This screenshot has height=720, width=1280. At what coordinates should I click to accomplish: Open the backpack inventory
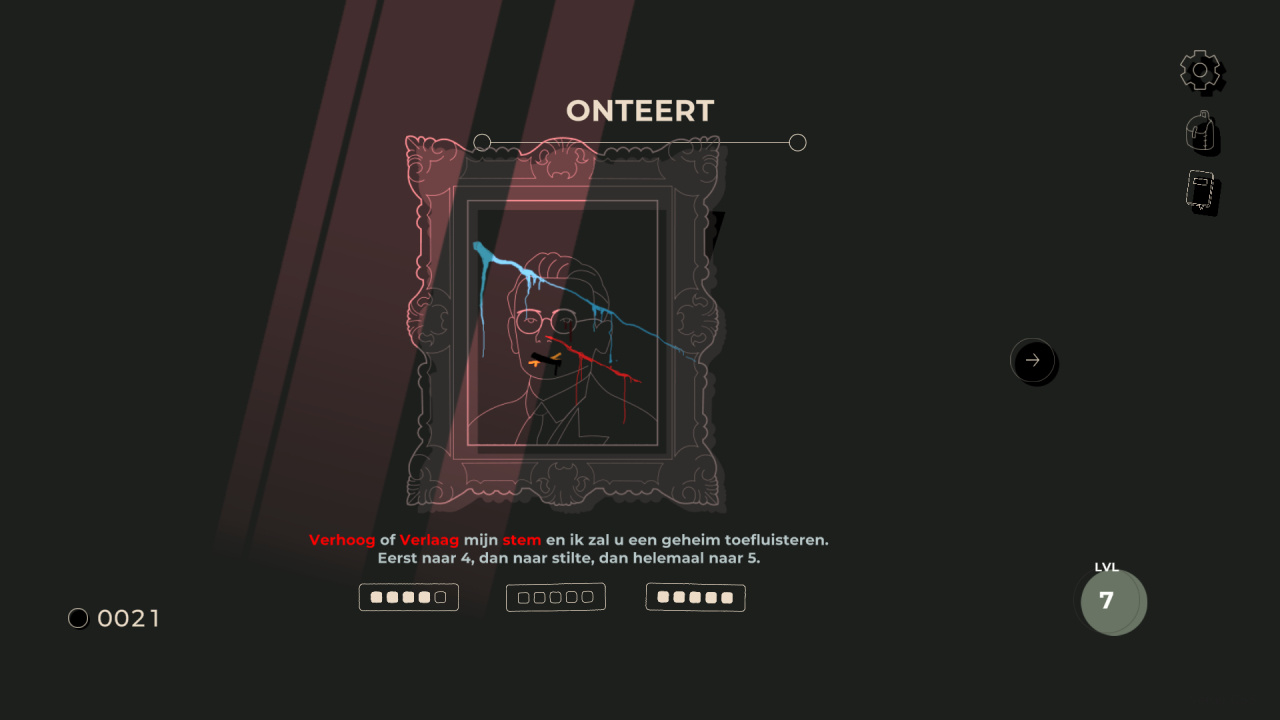[x=1202, y=132]
